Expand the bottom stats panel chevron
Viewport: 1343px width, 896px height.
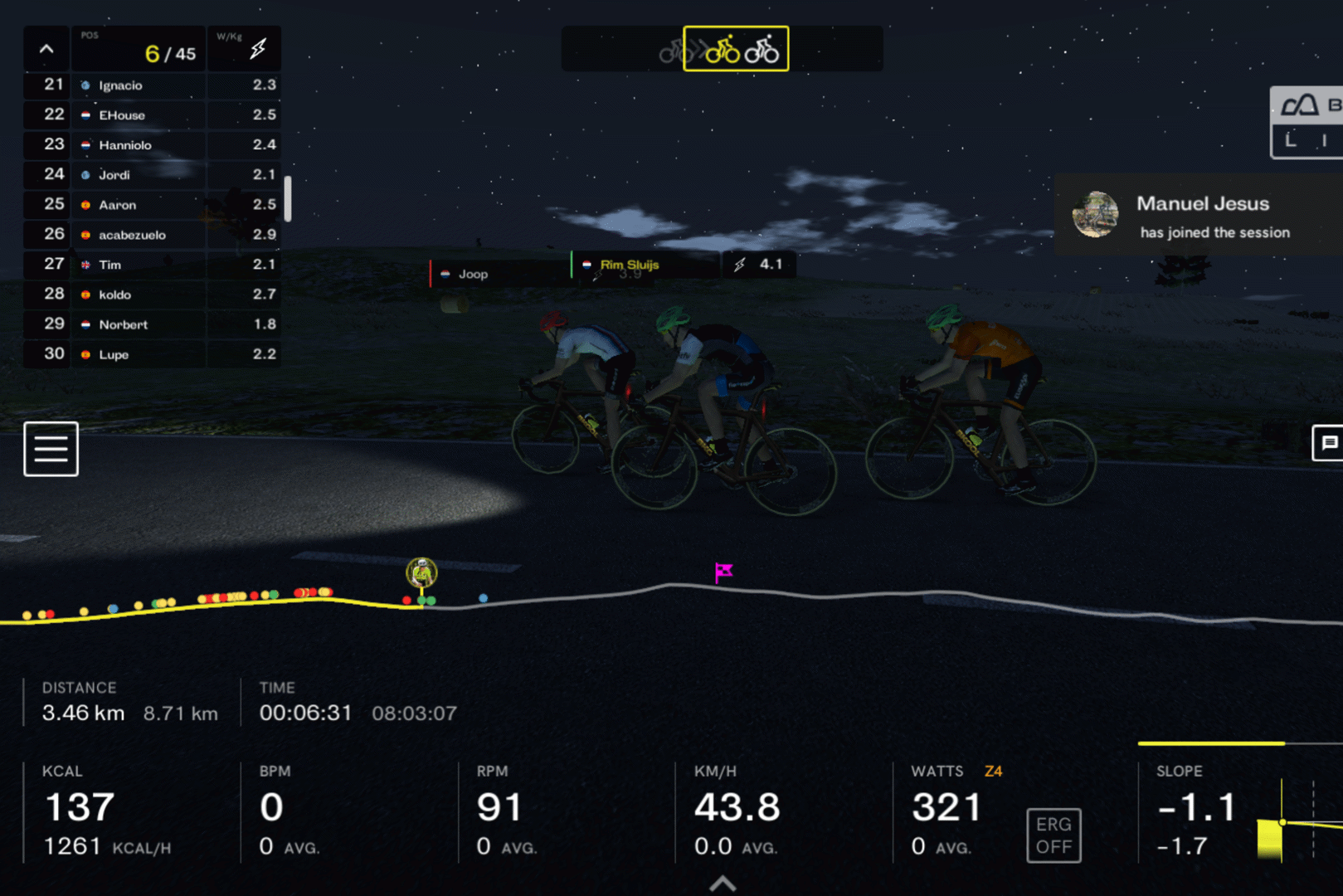pos(723,884)
